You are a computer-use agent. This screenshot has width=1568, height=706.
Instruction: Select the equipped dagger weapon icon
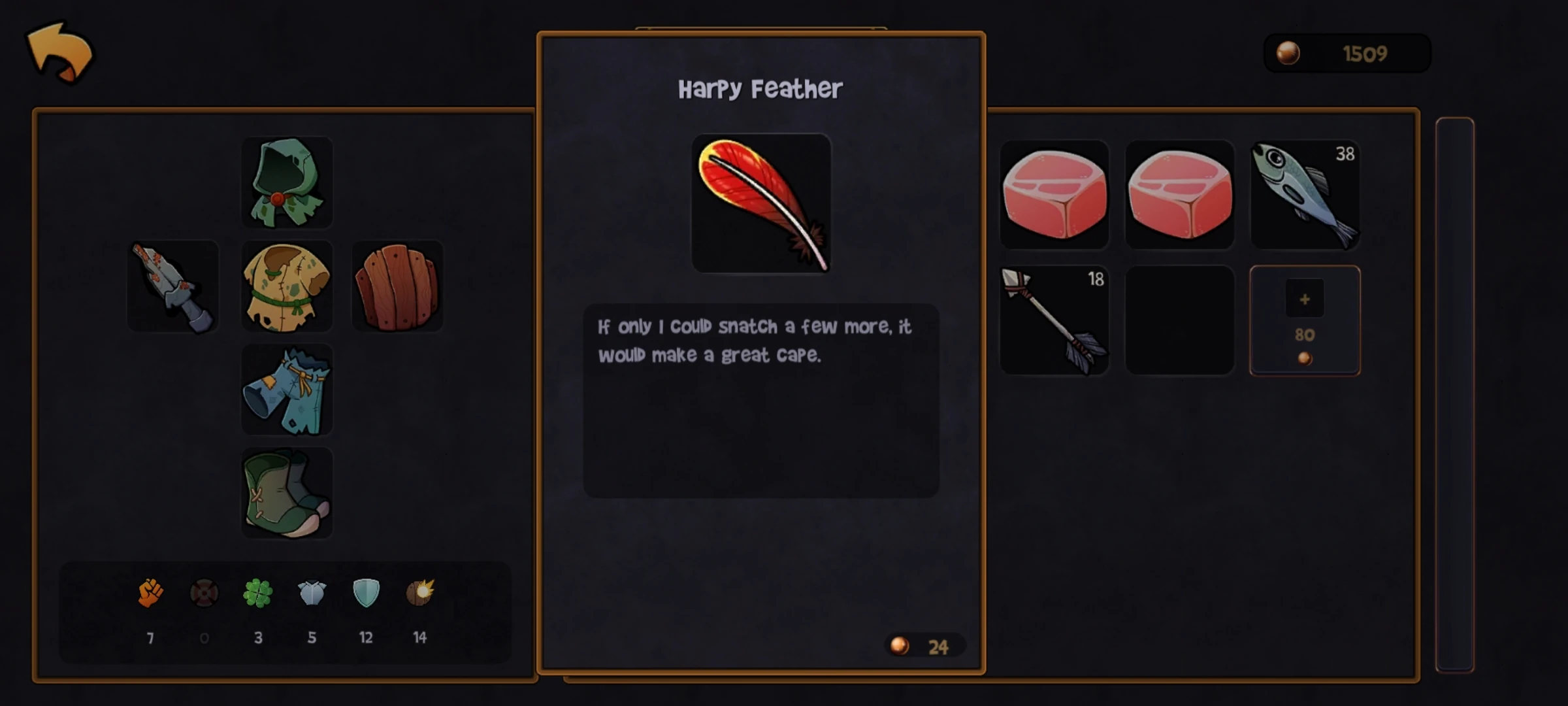pyautogui.click(x=172, y=288)
